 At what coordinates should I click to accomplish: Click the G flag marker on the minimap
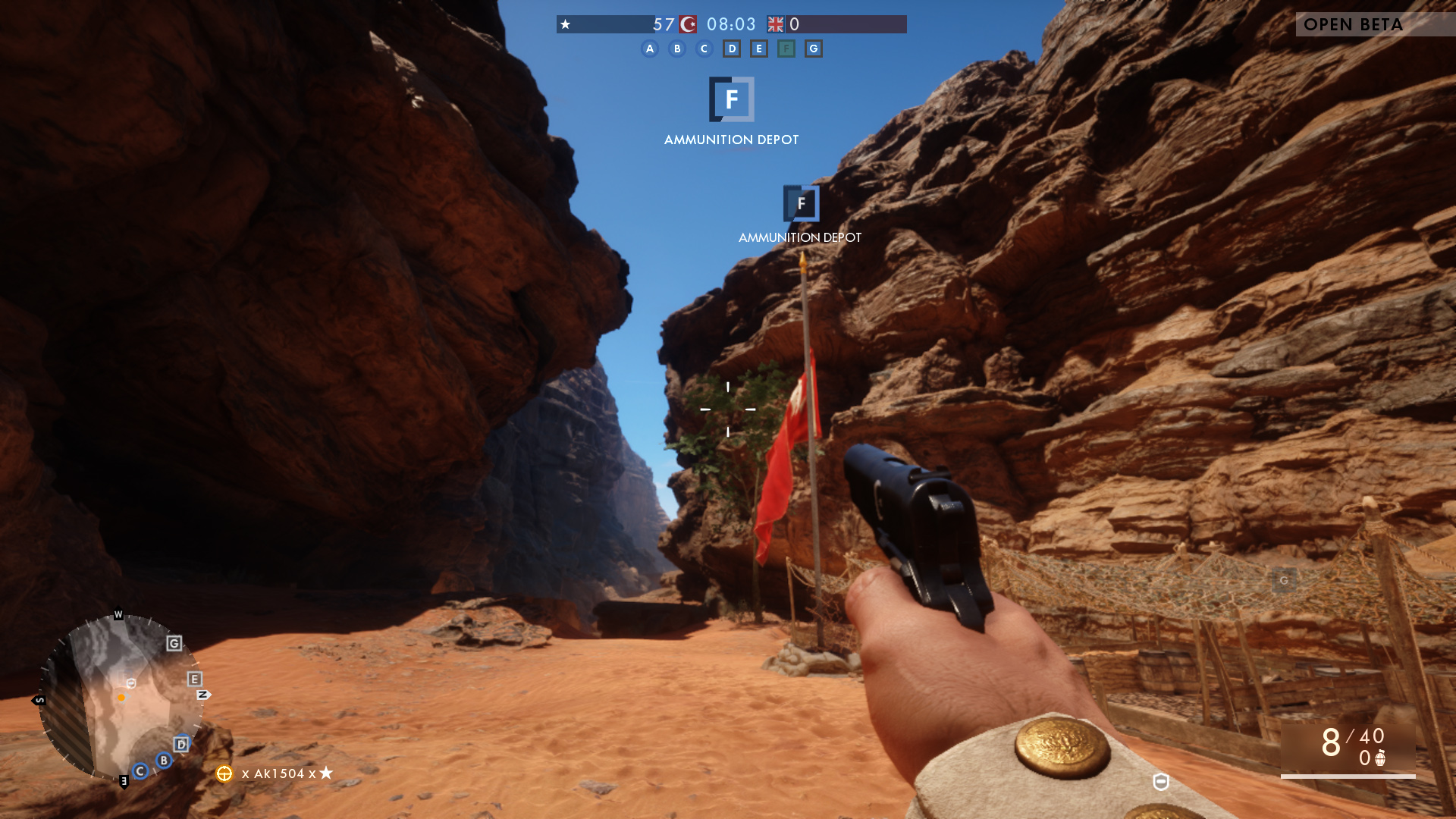174,644
